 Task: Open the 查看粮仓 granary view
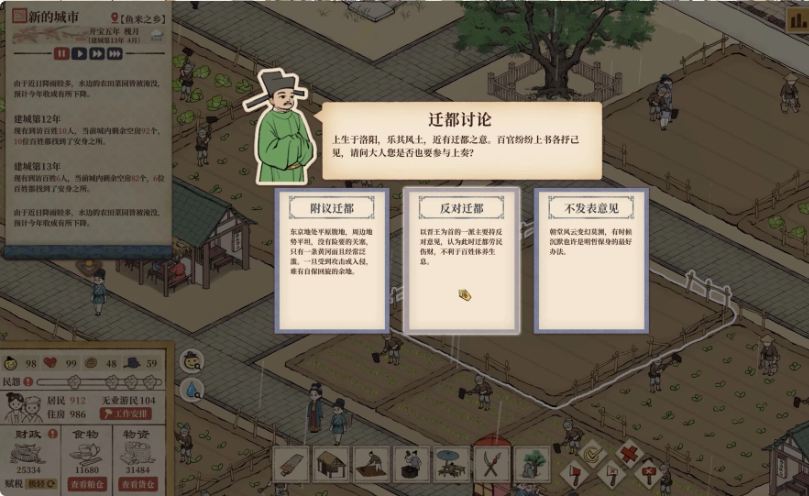(85, 483)
